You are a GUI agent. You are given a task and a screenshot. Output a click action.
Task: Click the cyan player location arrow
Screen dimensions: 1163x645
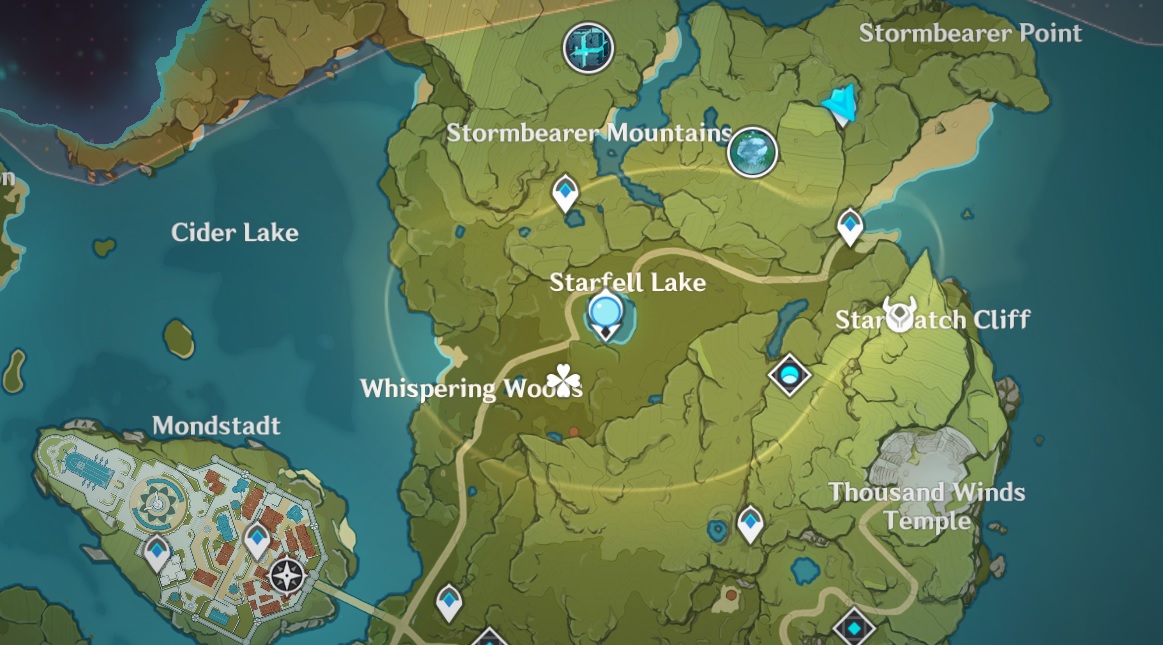(840, 104)
